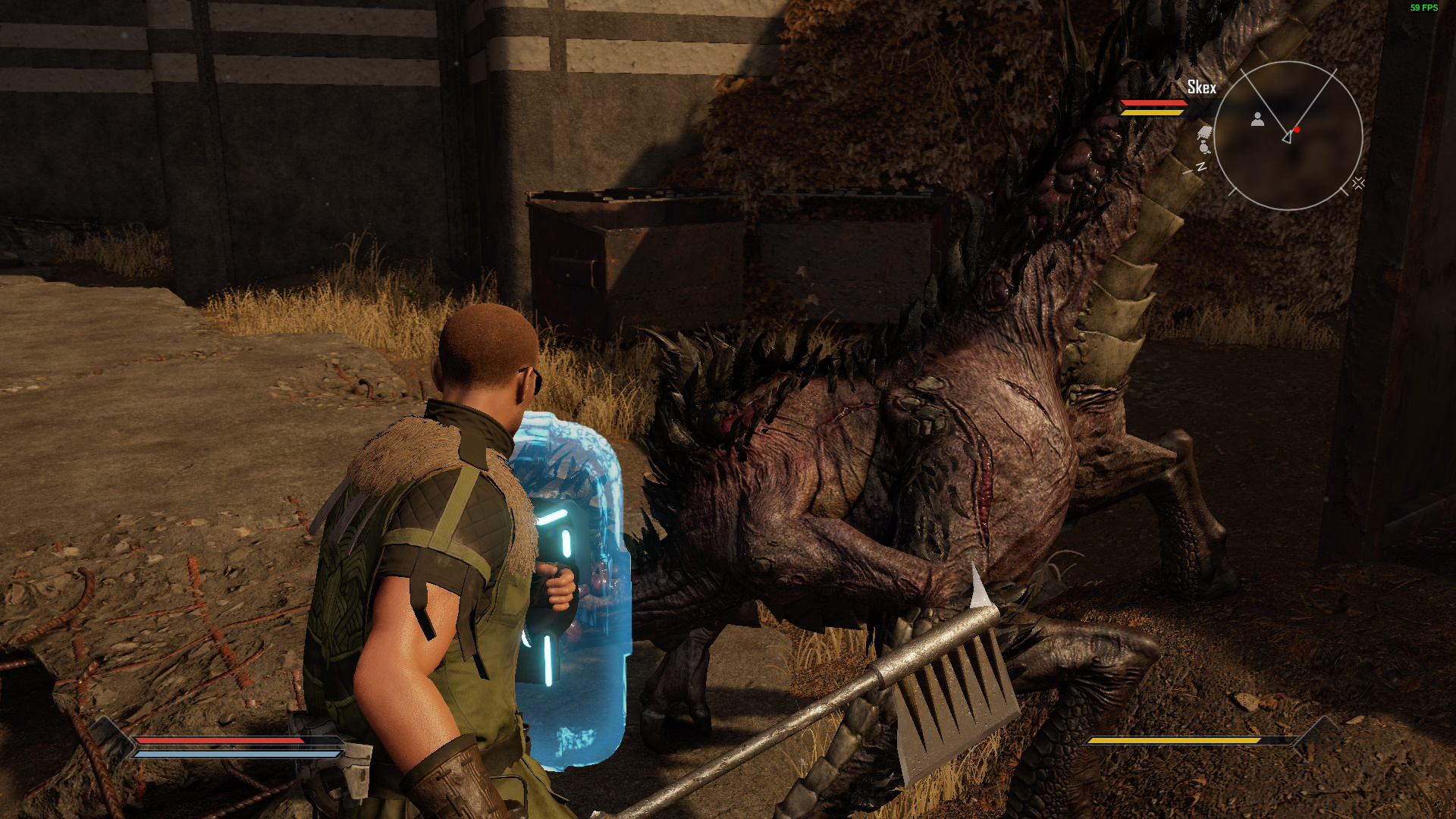
Task: Click the Skex enemy name label
Action: point(1200,87)
